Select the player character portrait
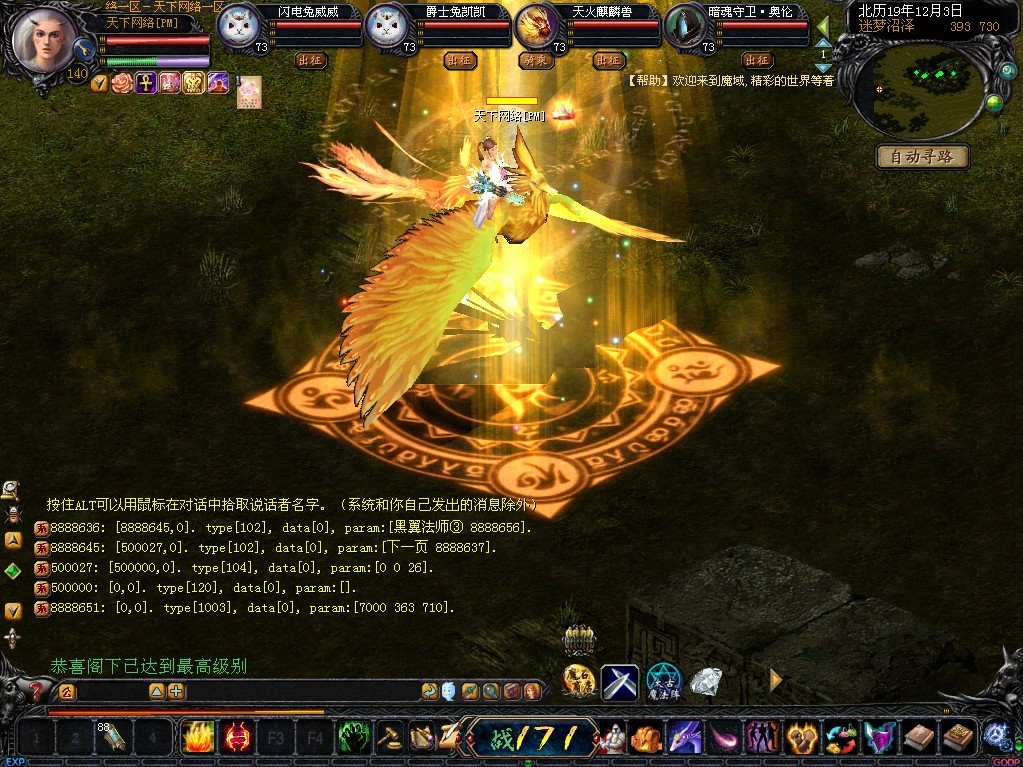 click(43, 38)
